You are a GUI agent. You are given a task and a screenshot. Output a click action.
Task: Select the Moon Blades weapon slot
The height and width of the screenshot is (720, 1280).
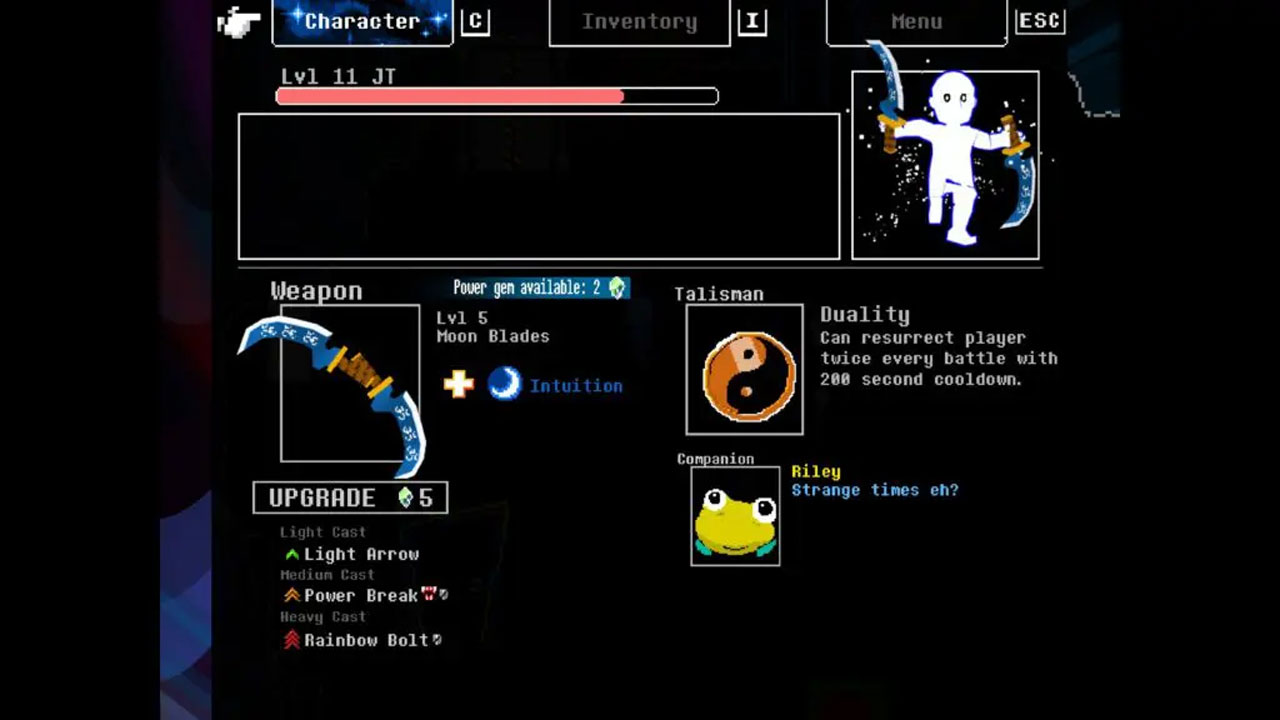(x=350, y=384)
